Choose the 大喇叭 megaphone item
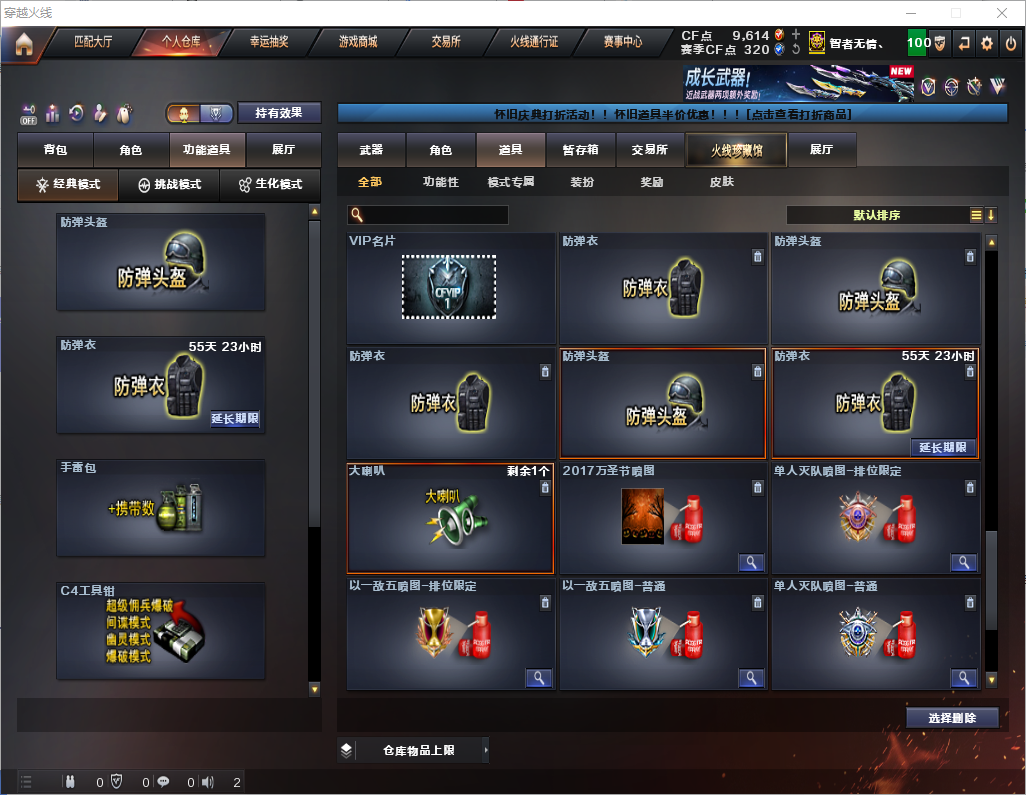Image resolution: width=1026 pixels, height=795 pixels. pyautogui.click(x=450, y=518)
